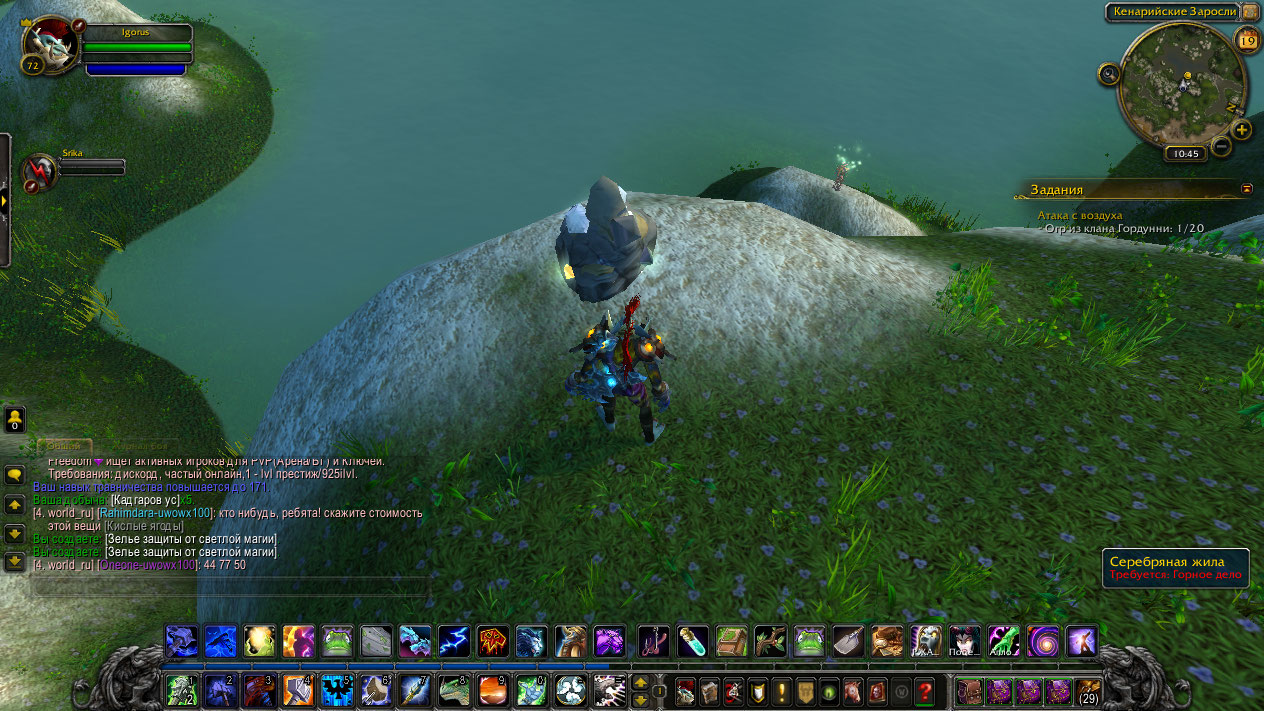This screenshot has height=711, width=1264.
Task: Open the red question mark help button
Action: [x=925, y=690]
